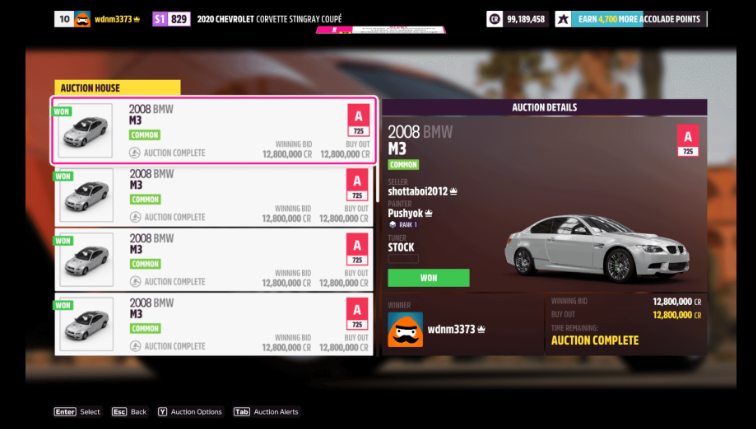Image resolution: width=756 pixels, height=429 pixels.
Task: Click the winner's masked avatar icon
Action: [405, 330]
